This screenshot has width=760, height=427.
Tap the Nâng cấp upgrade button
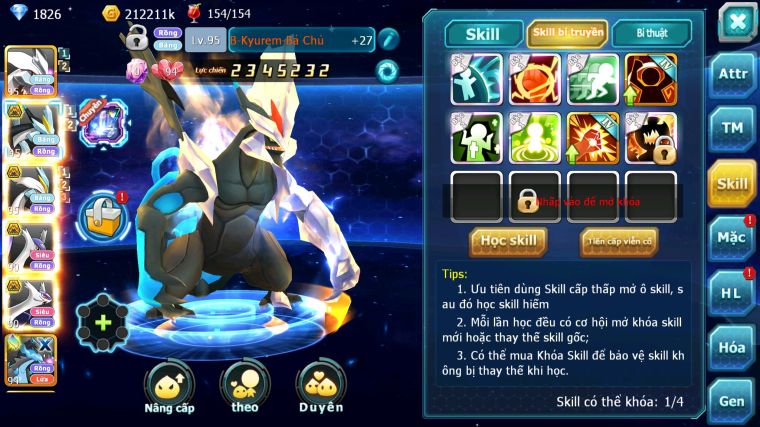coord(169,387)
